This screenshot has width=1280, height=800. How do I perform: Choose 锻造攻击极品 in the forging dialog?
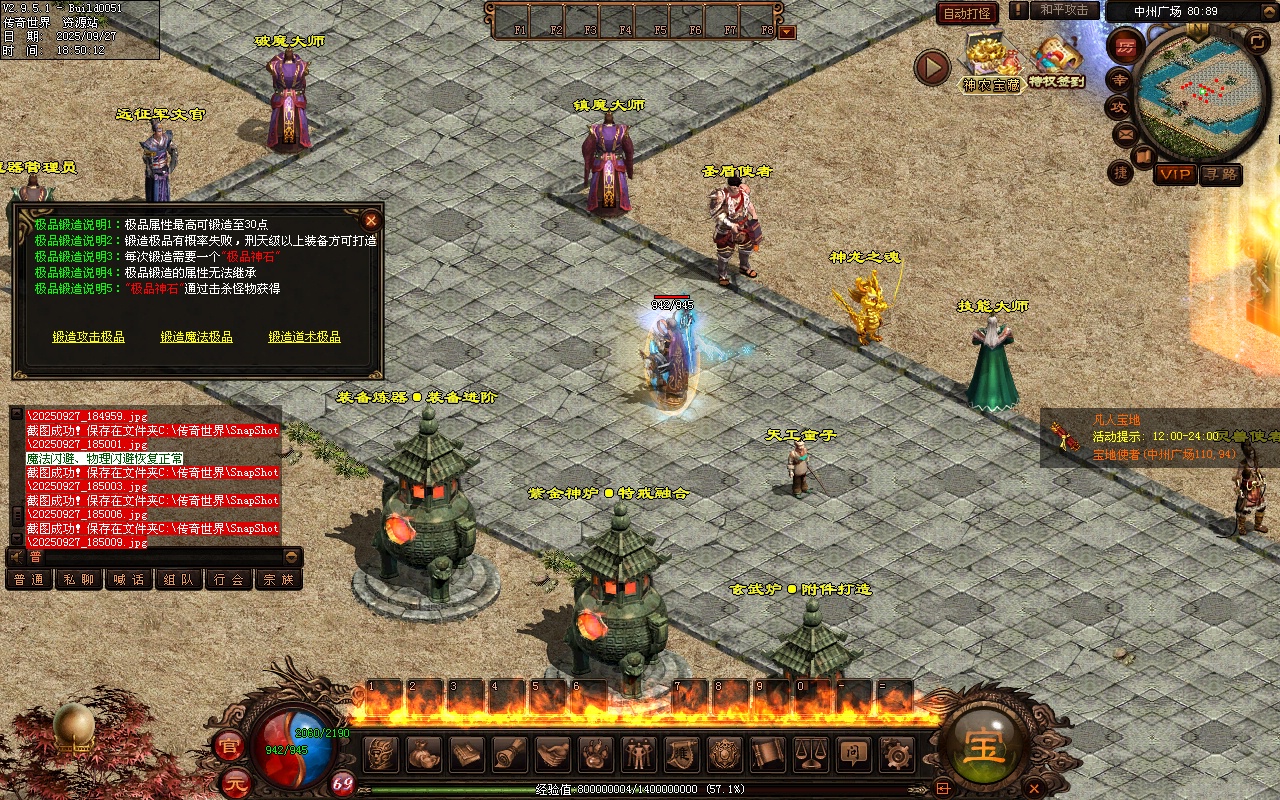(89, 337)
